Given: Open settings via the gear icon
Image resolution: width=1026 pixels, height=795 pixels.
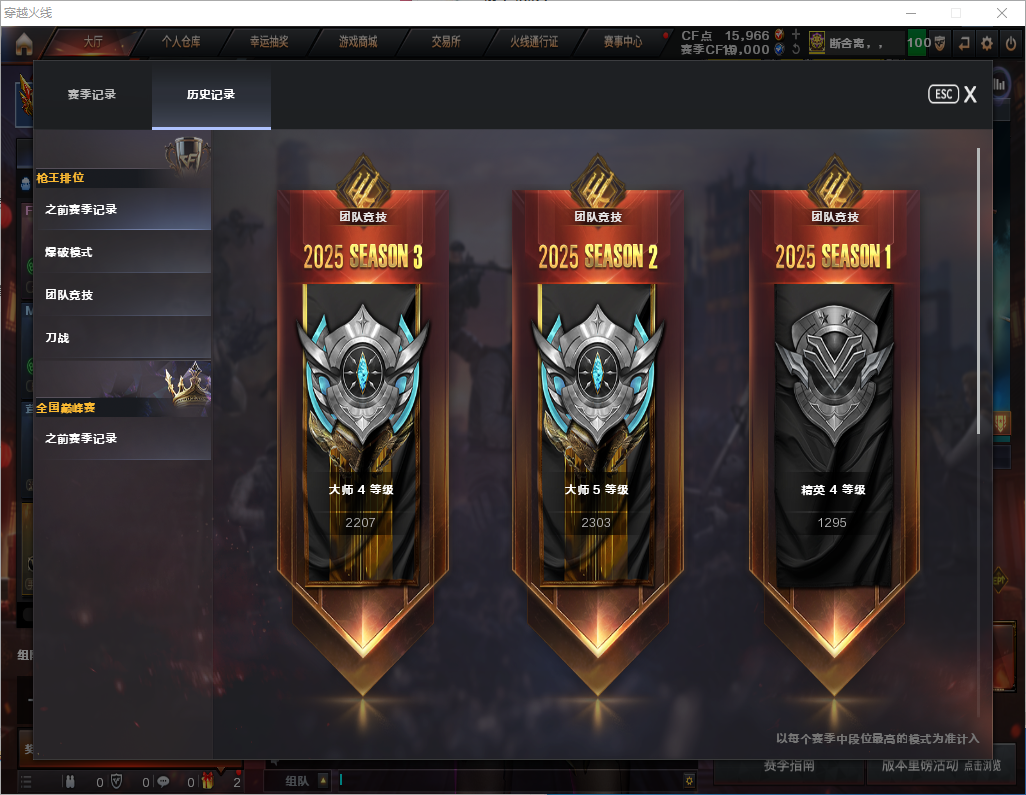Looking at the screenshot, I should [987, 43].
